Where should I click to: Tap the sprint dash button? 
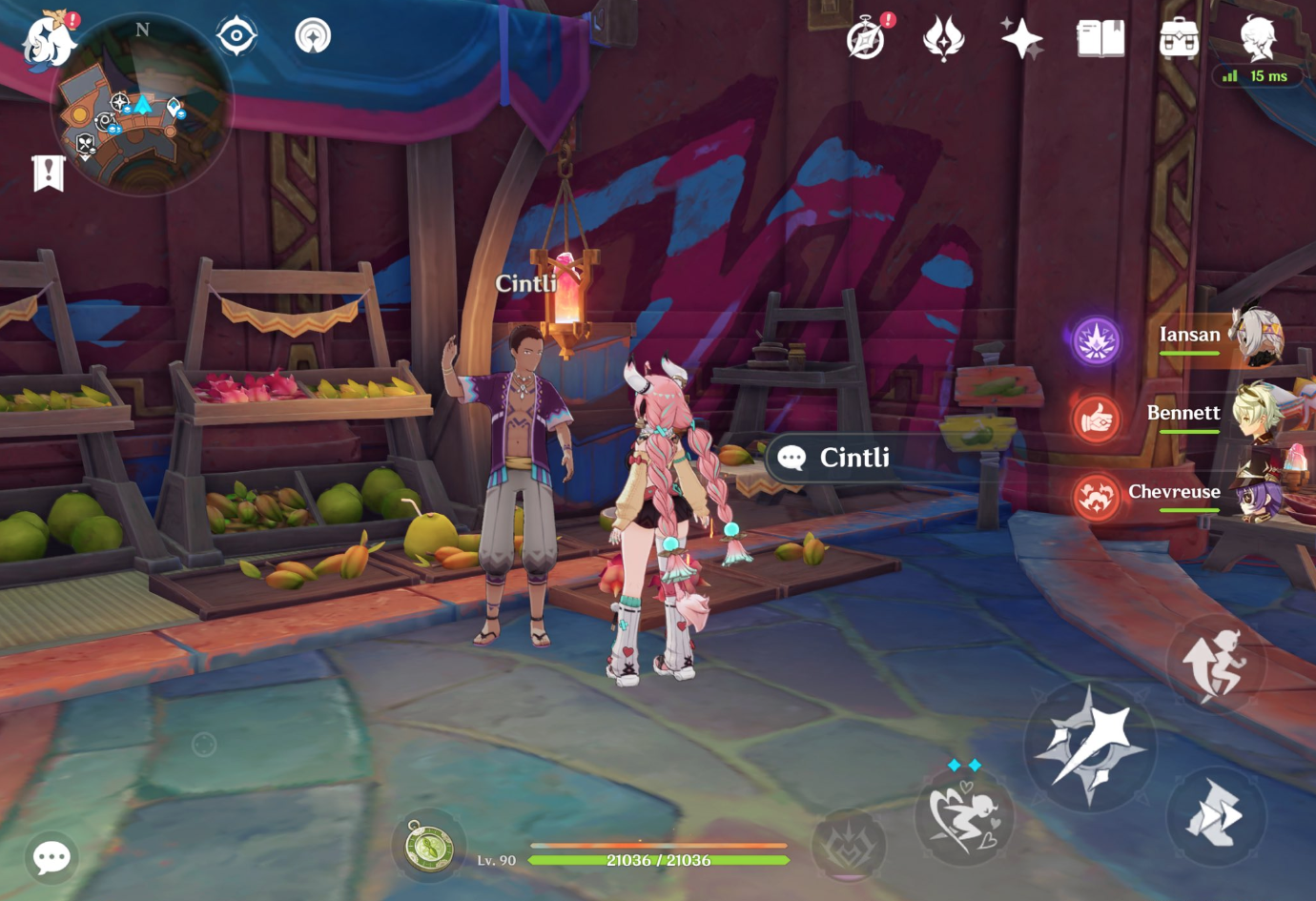1216,816
